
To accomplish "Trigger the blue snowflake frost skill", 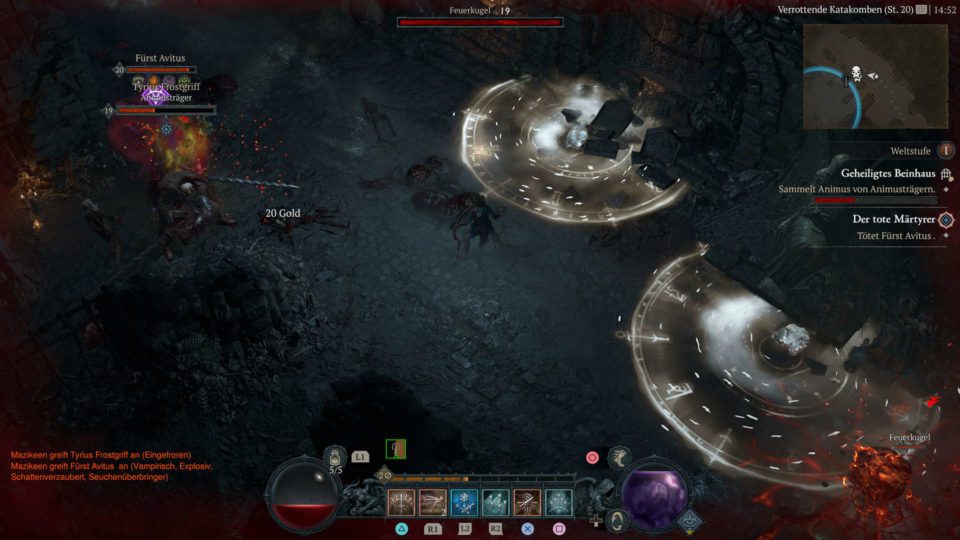I will (x=464, y=502).
